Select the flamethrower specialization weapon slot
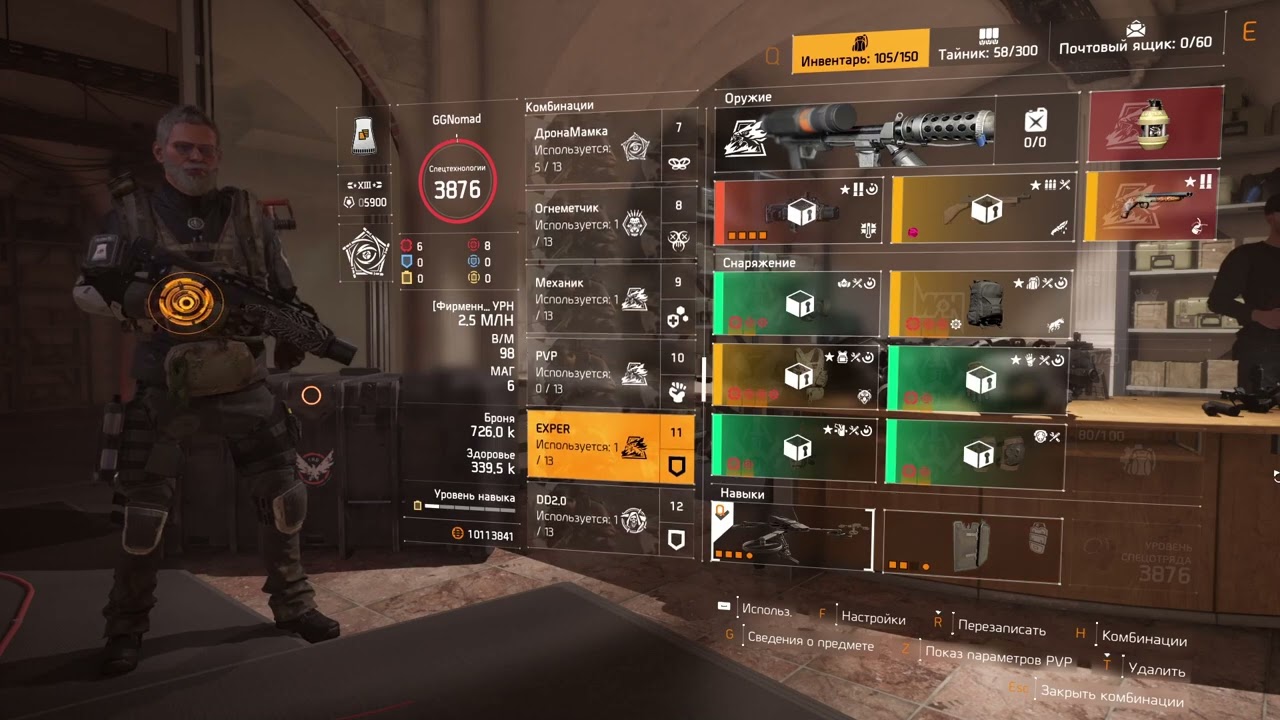Screen dimensions: 1280x720 click(855, 133)
